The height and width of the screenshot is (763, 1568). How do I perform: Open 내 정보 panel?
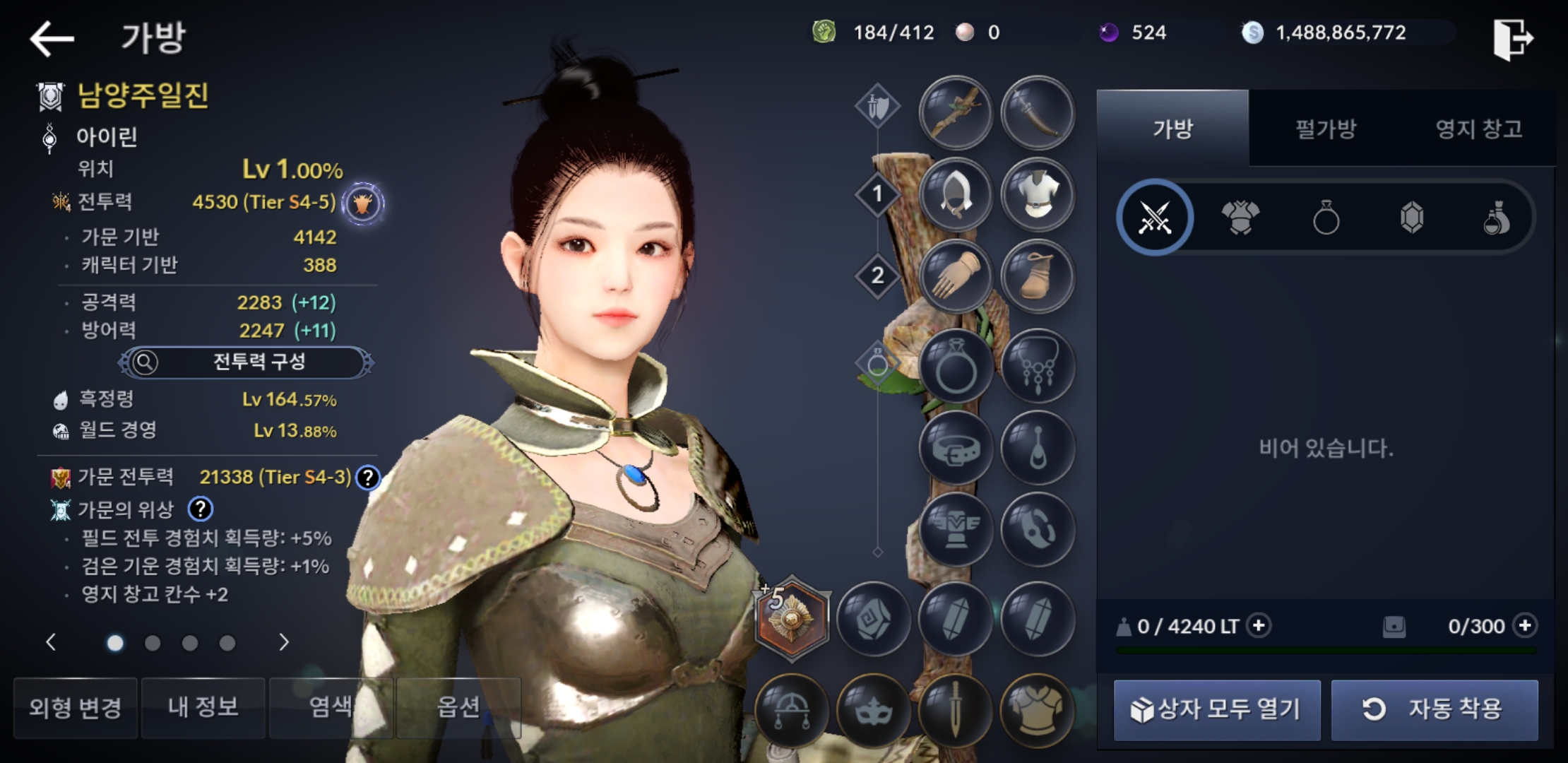tap(203, 708)
